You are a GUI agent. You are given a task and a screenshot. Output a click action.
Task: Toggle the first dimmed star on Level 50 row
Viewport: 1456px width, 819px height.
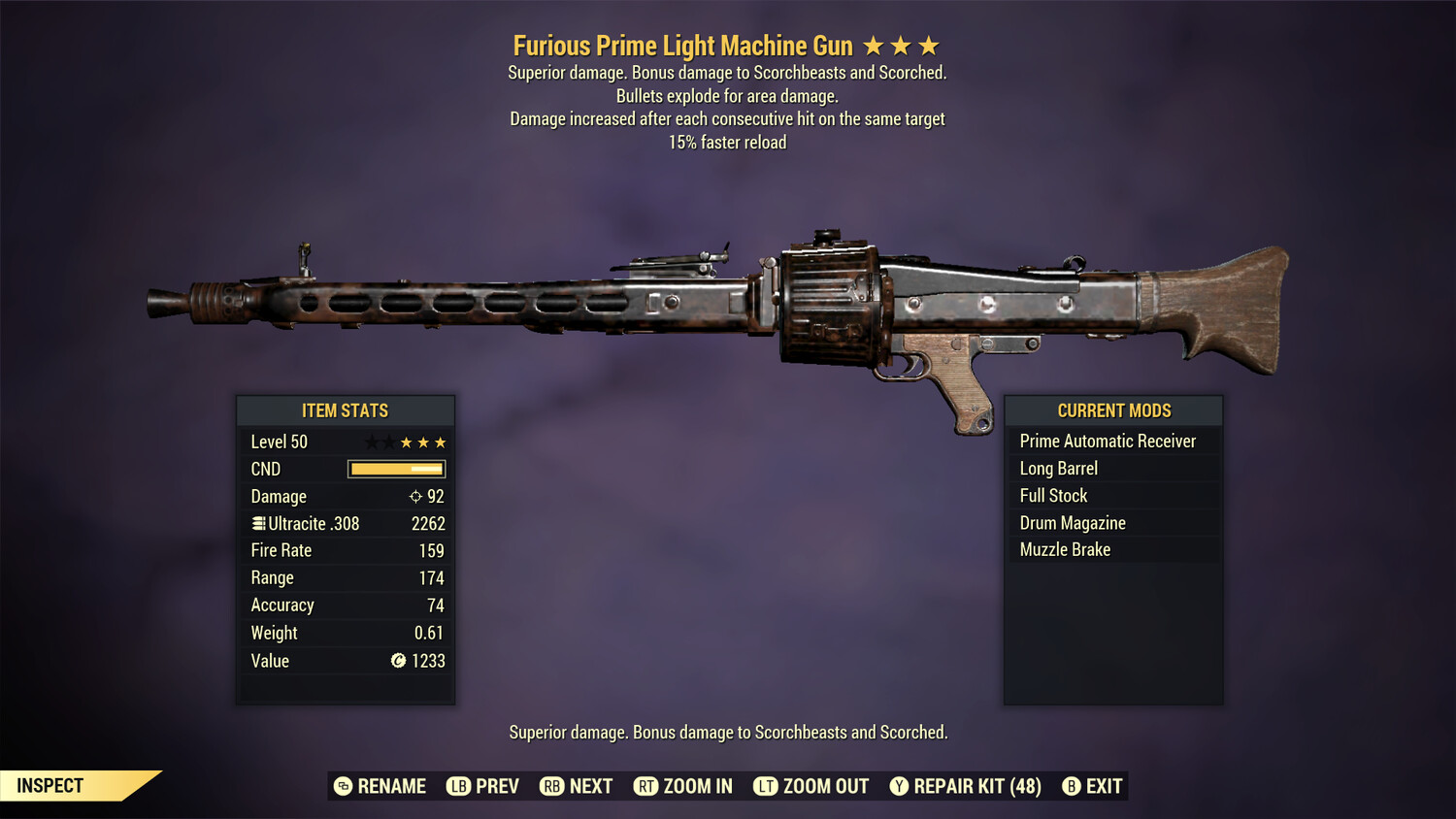pos(370,442)
